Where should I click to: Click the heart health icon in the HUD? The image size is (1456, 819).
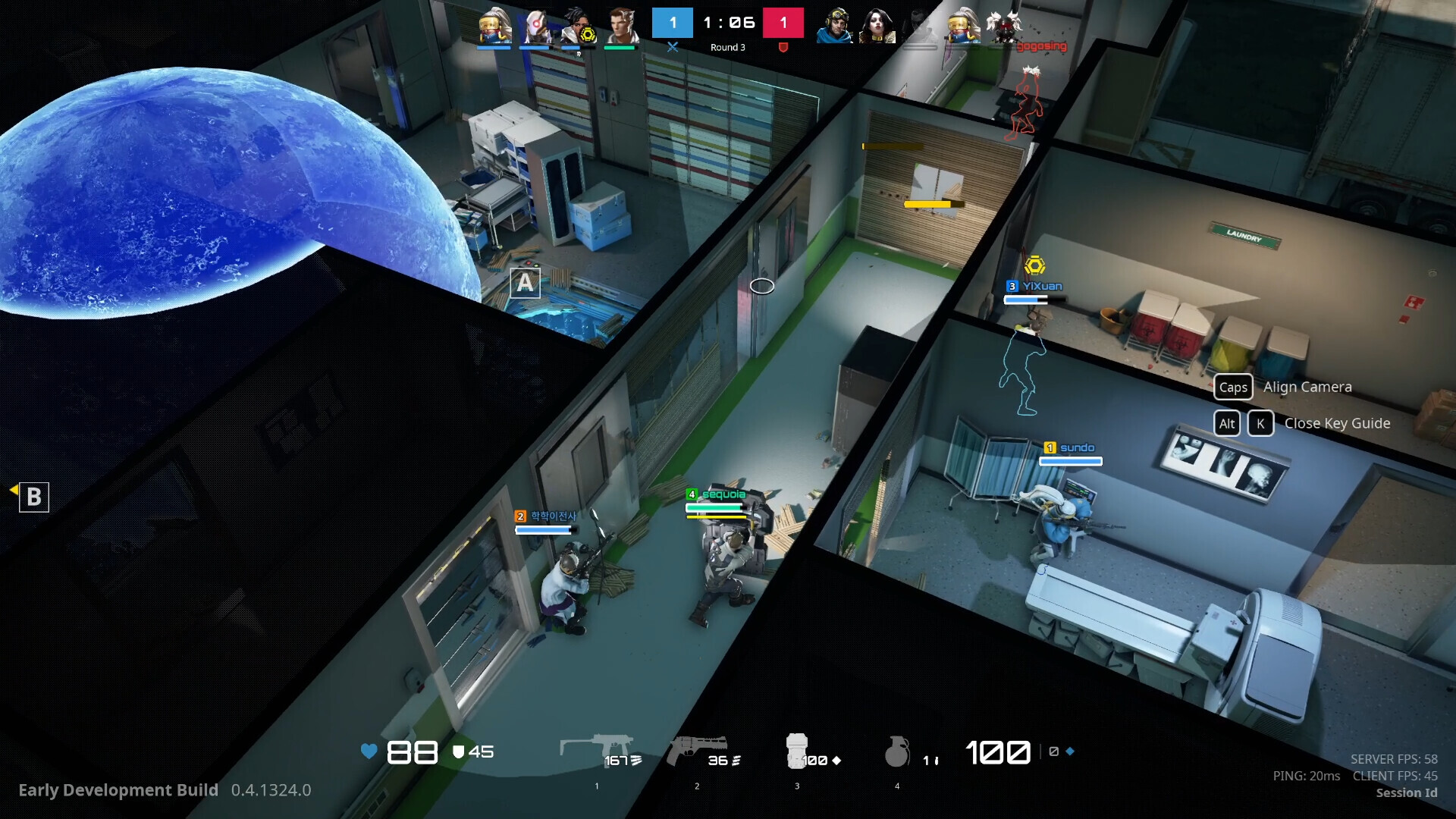[369, 752]
